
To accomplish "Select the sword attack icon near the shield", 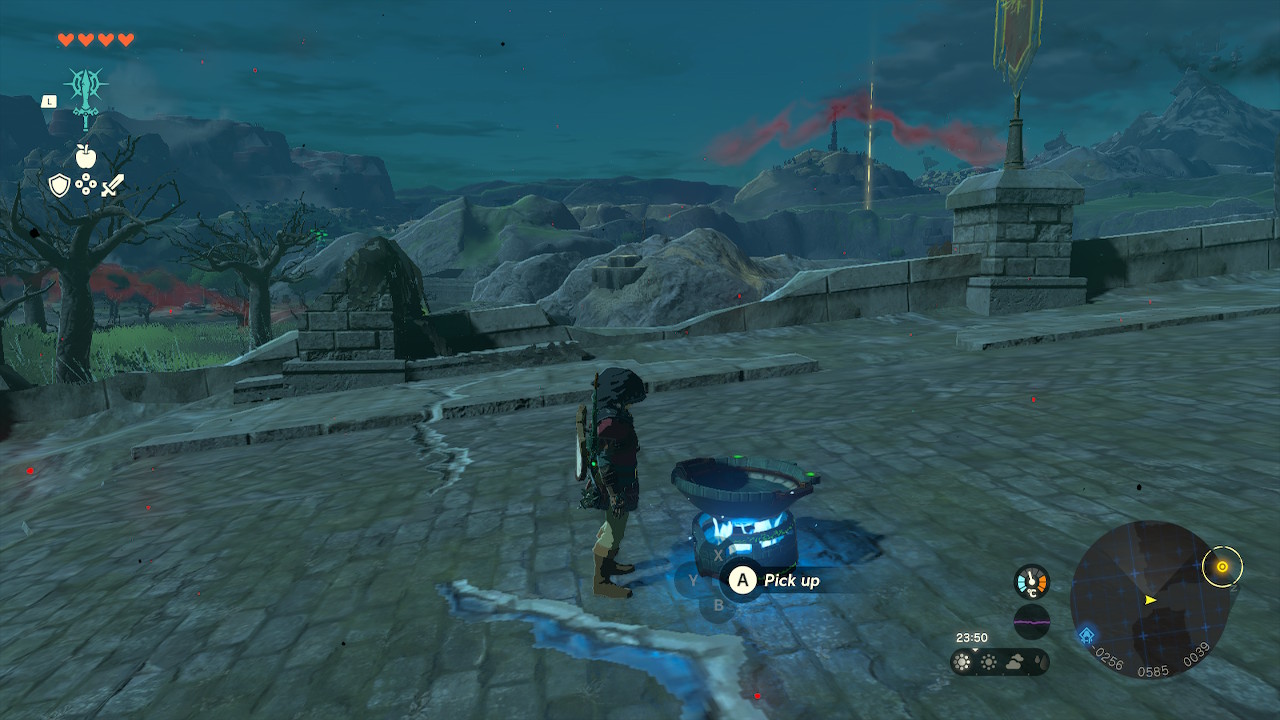I will click(x=112, y=184).
